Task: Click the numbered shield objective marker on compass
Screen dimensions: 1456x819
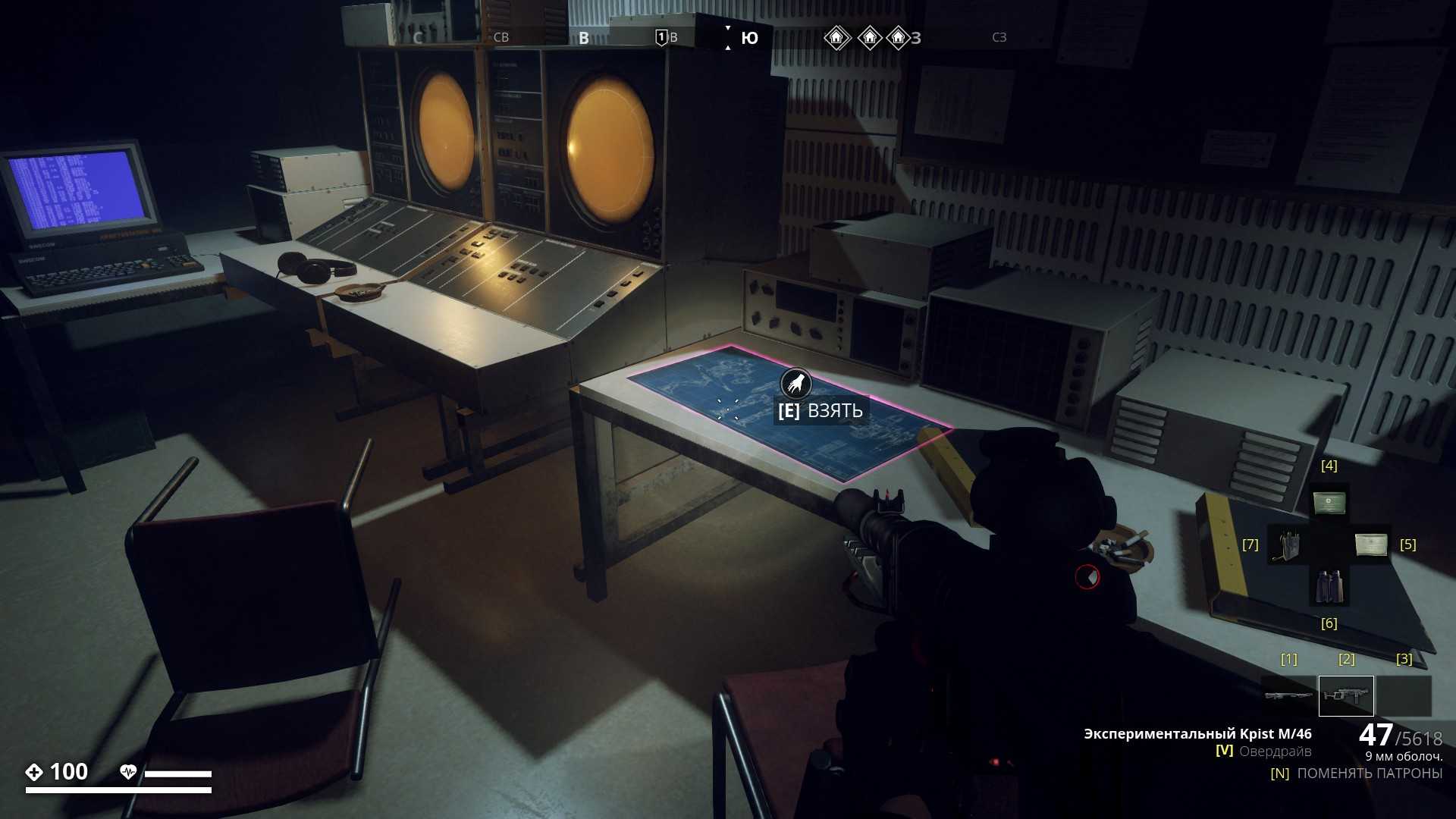Action: 661,37
